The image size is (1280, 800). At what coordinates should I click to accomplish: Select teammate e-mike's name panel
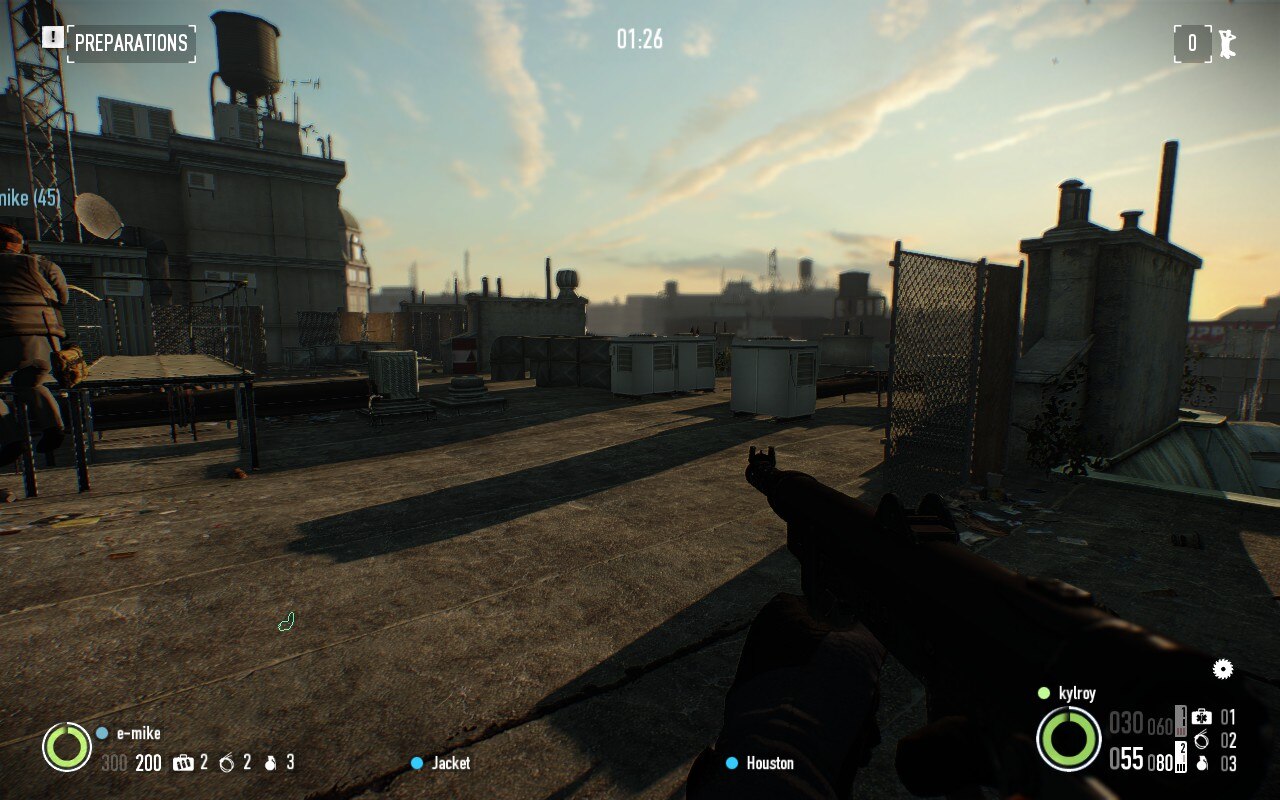(138, 733)
